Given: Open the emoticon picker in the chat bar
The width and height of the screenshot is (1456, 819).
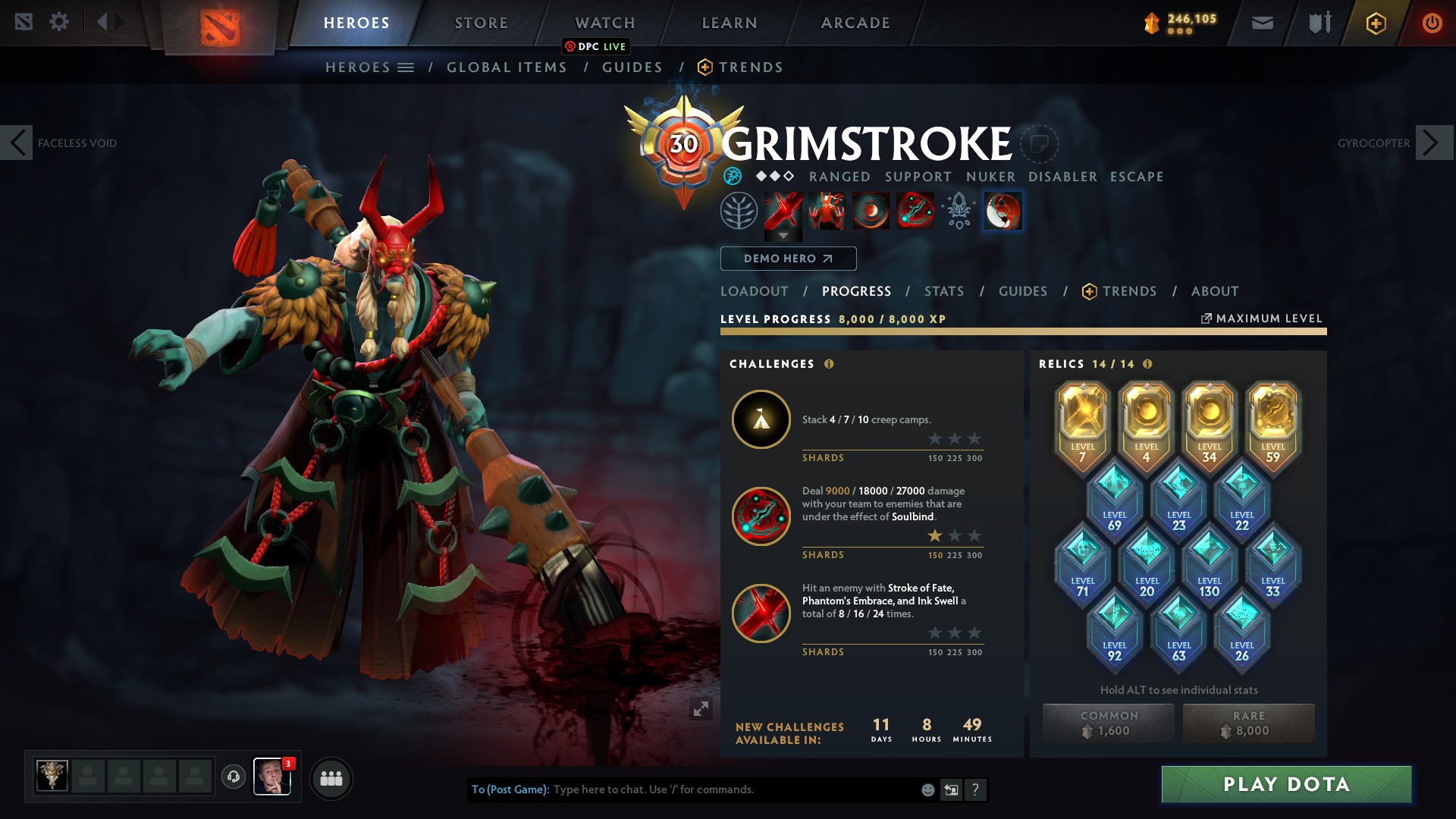Looking at the screenshot, I should tap(927, 789).
